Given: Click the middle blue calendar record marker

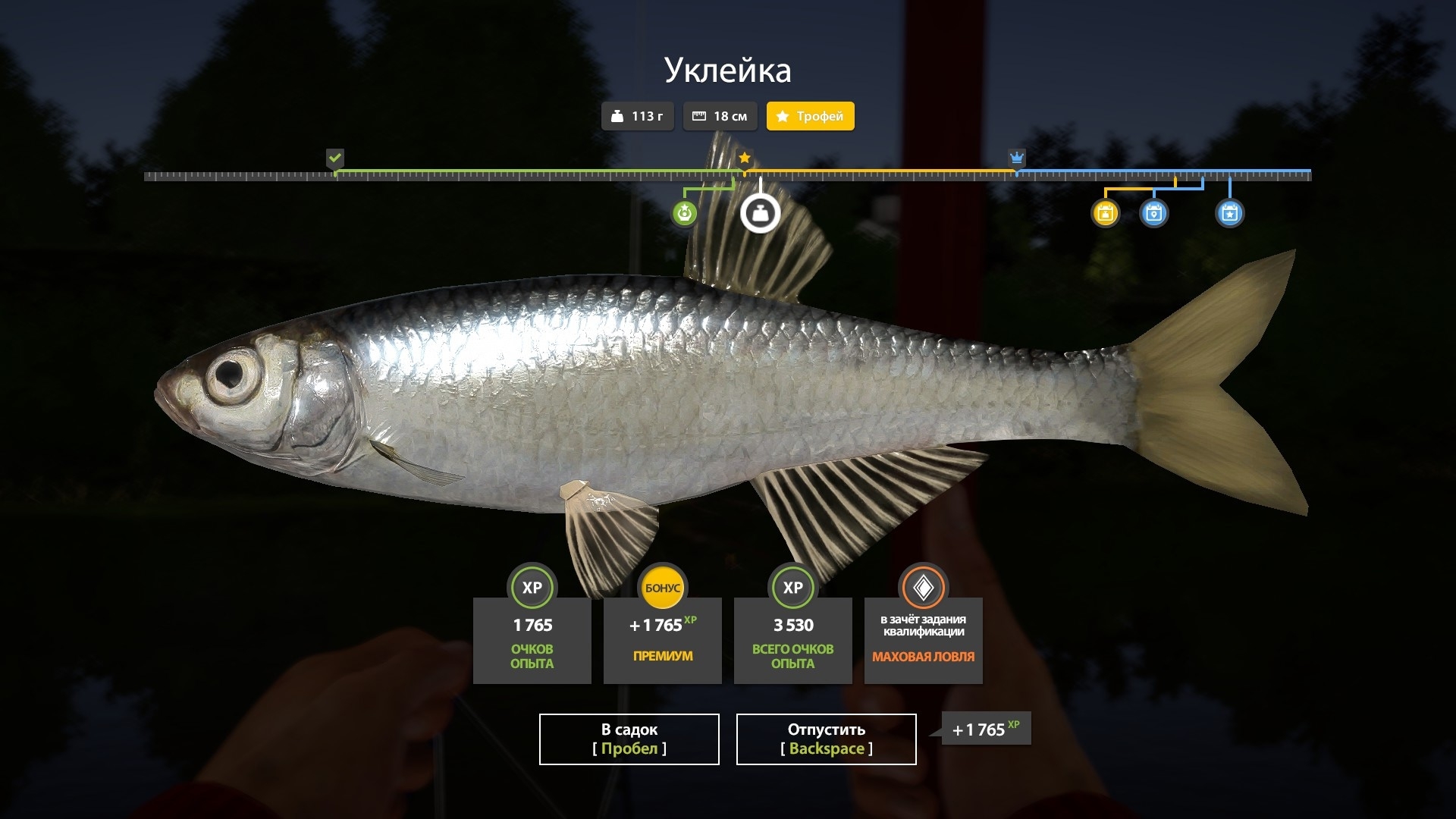Looking at the screenshot, I should (1153, 213).
